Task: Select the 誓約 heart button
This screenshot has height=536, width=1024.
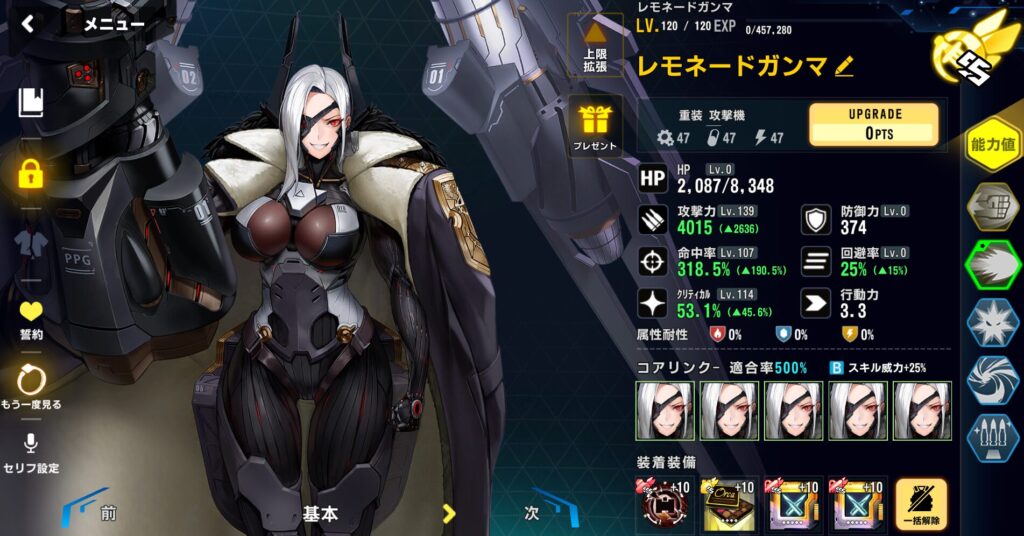Action: click(31, 316)
